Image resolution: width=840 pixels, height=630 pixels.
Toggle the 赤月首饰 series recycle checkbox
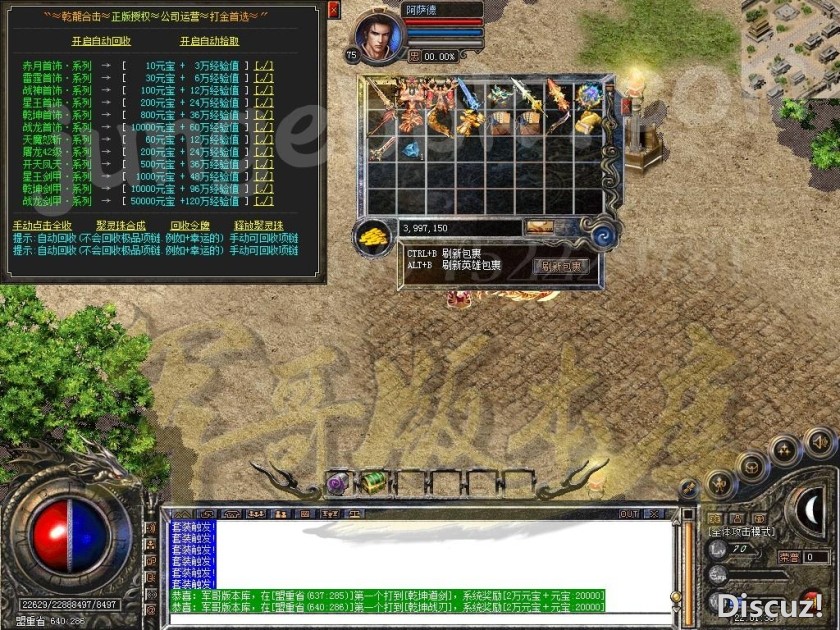click(264, 66)
